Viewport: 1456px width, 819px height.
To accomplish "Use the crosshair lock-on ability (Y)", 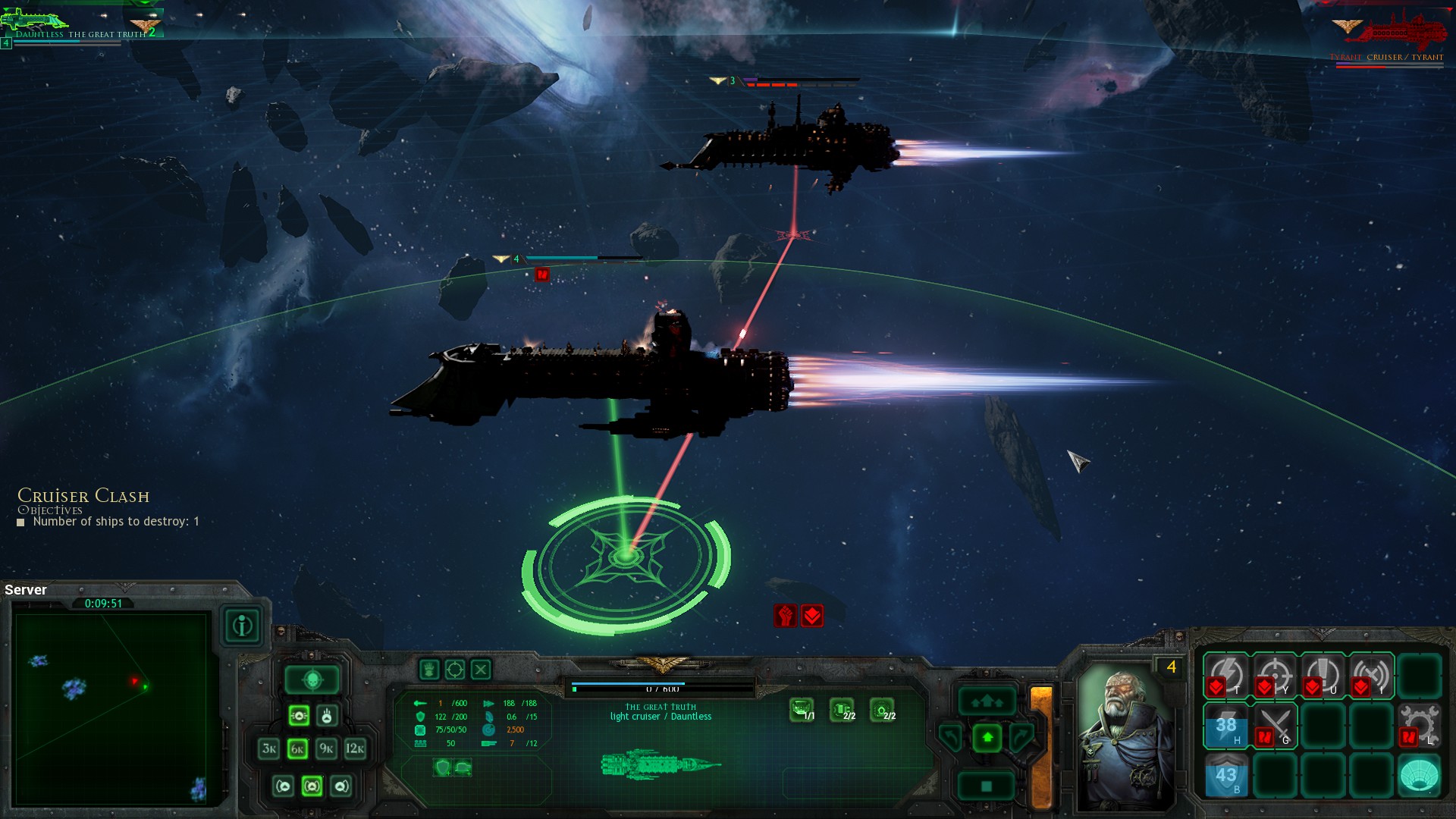I will pos(1275,675).
